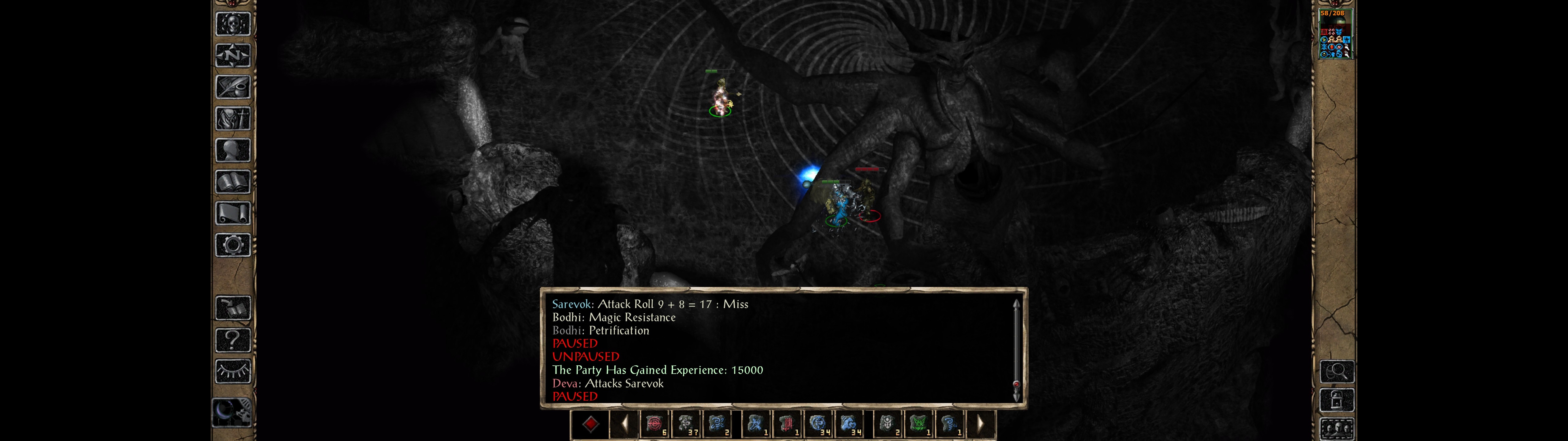Open the gear options menu
This screenshot has width=1568, height=441.
point(233,245)
